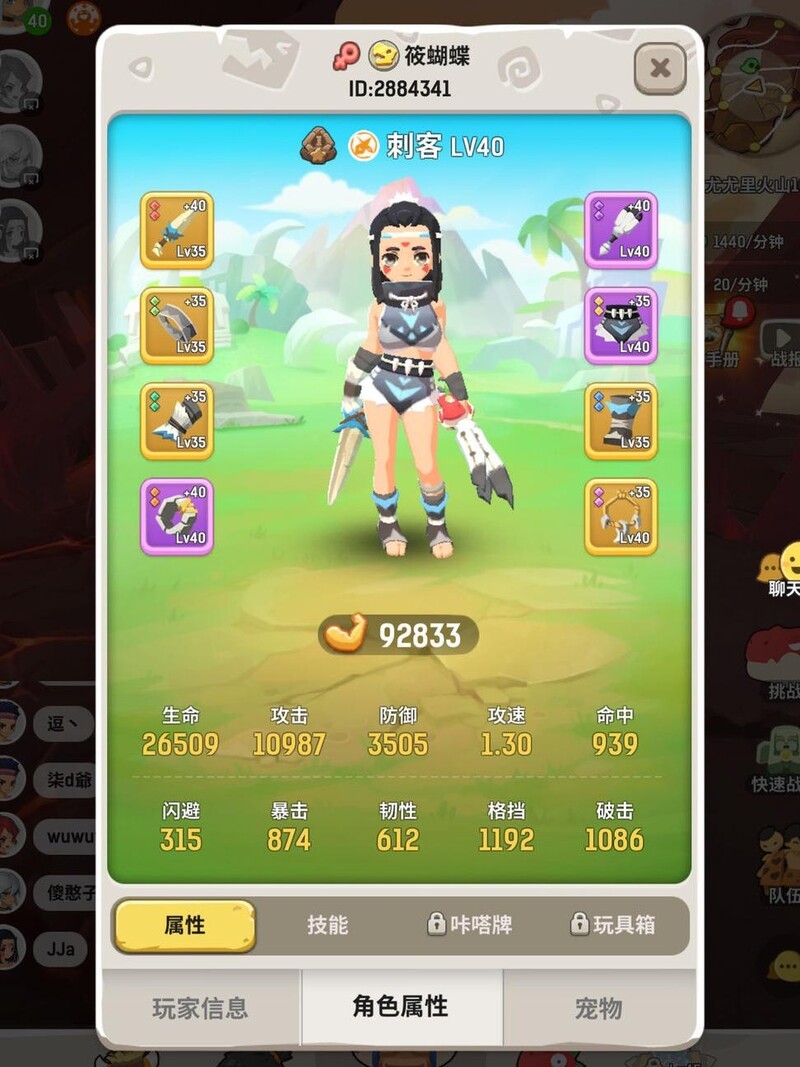Open the gauntlet equipment slot
Viewport: 800px width, 1067px height.
[177, 421]
